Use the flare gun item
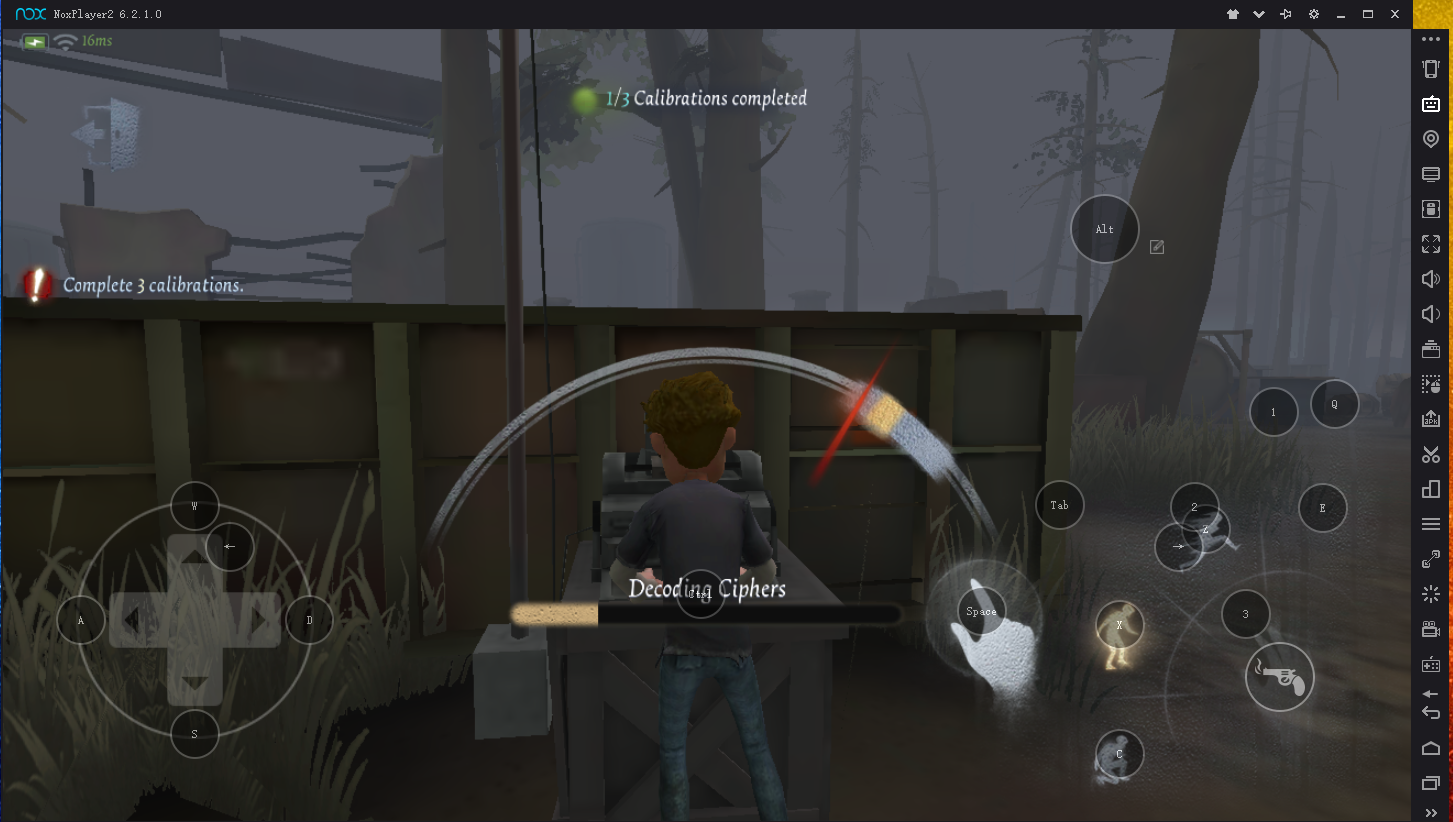Image resolution: width=1453 pixels, height=822 pixels. tap(1279, 677)
